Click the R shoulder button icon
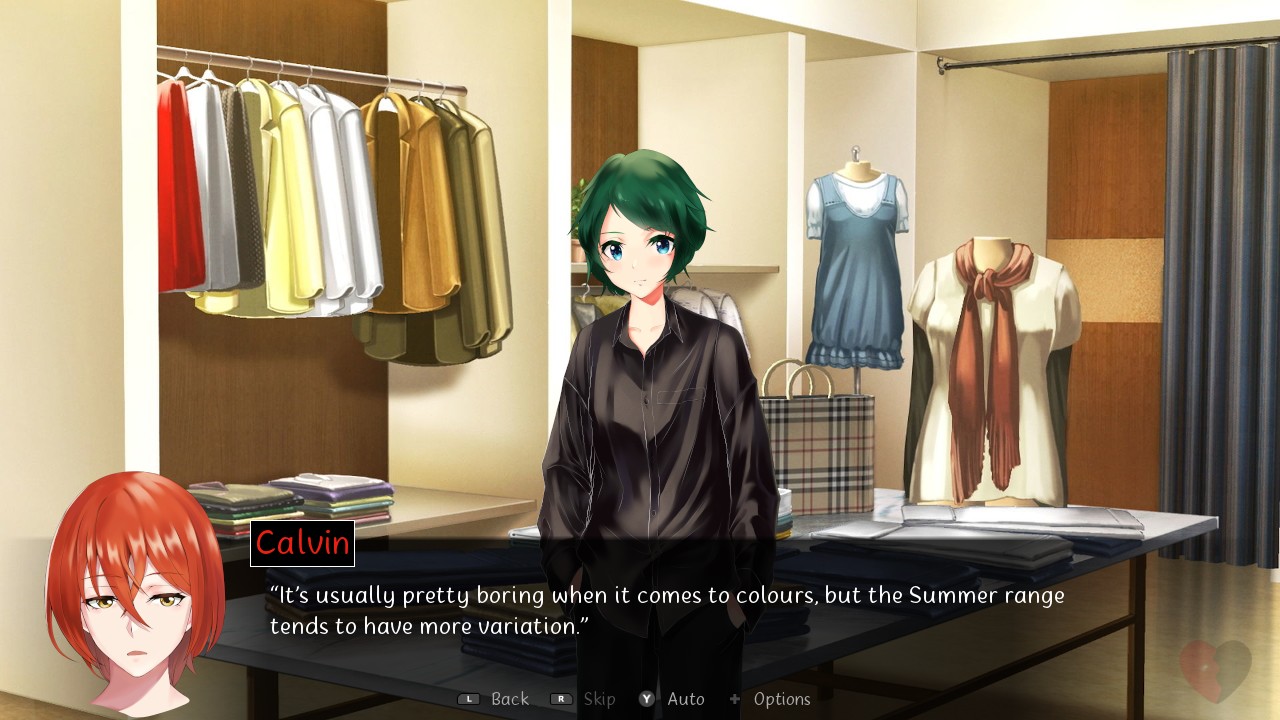The height and width of the screenshot is (720, 1280). point(562,699)
